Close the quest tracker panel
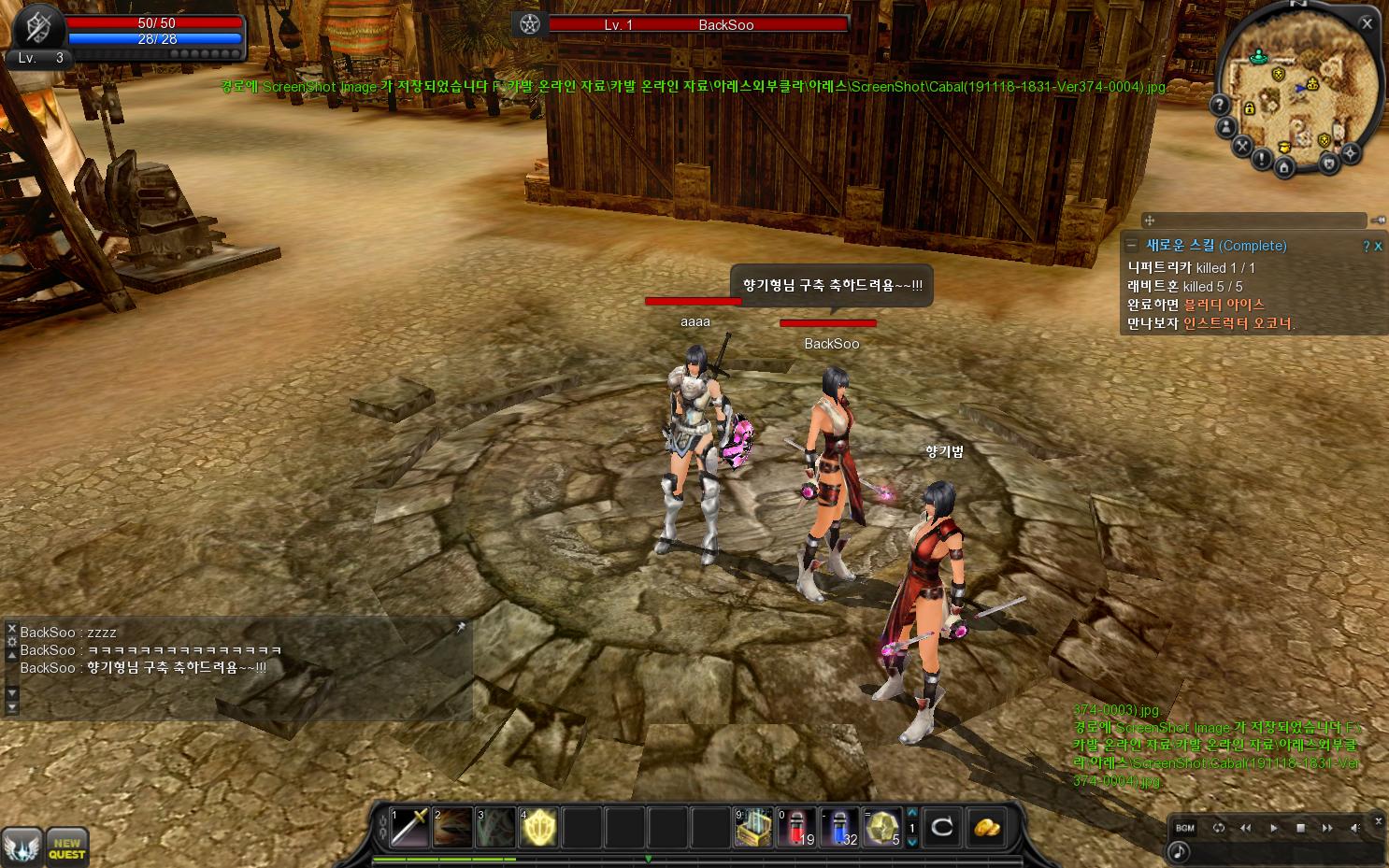The width and height of the screenshot is (1389, 868). tap(1378, 246)
